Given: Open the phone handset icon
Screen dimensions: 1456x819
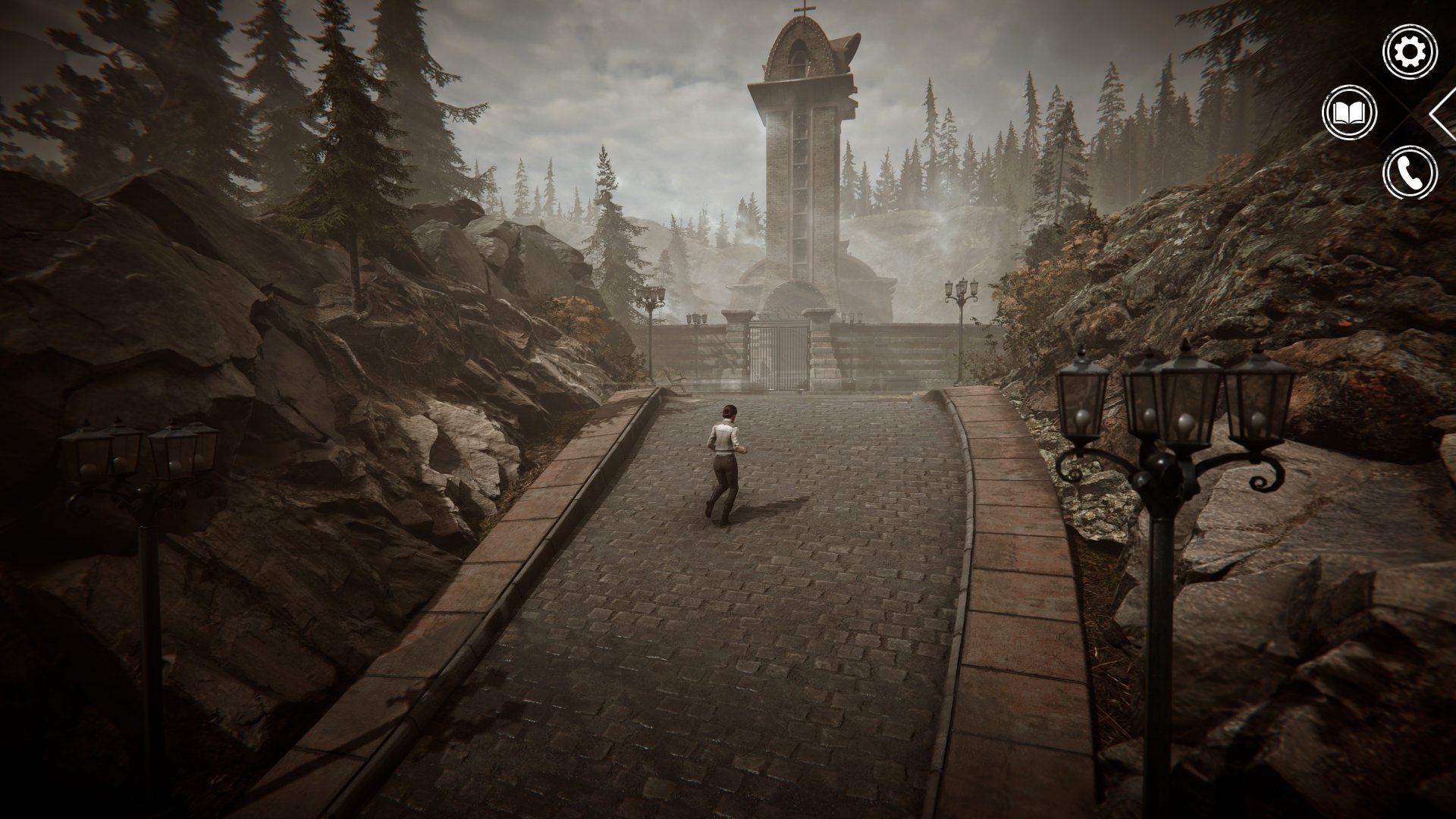Looking at the screenshot, I should click(x=1410, y=173).
